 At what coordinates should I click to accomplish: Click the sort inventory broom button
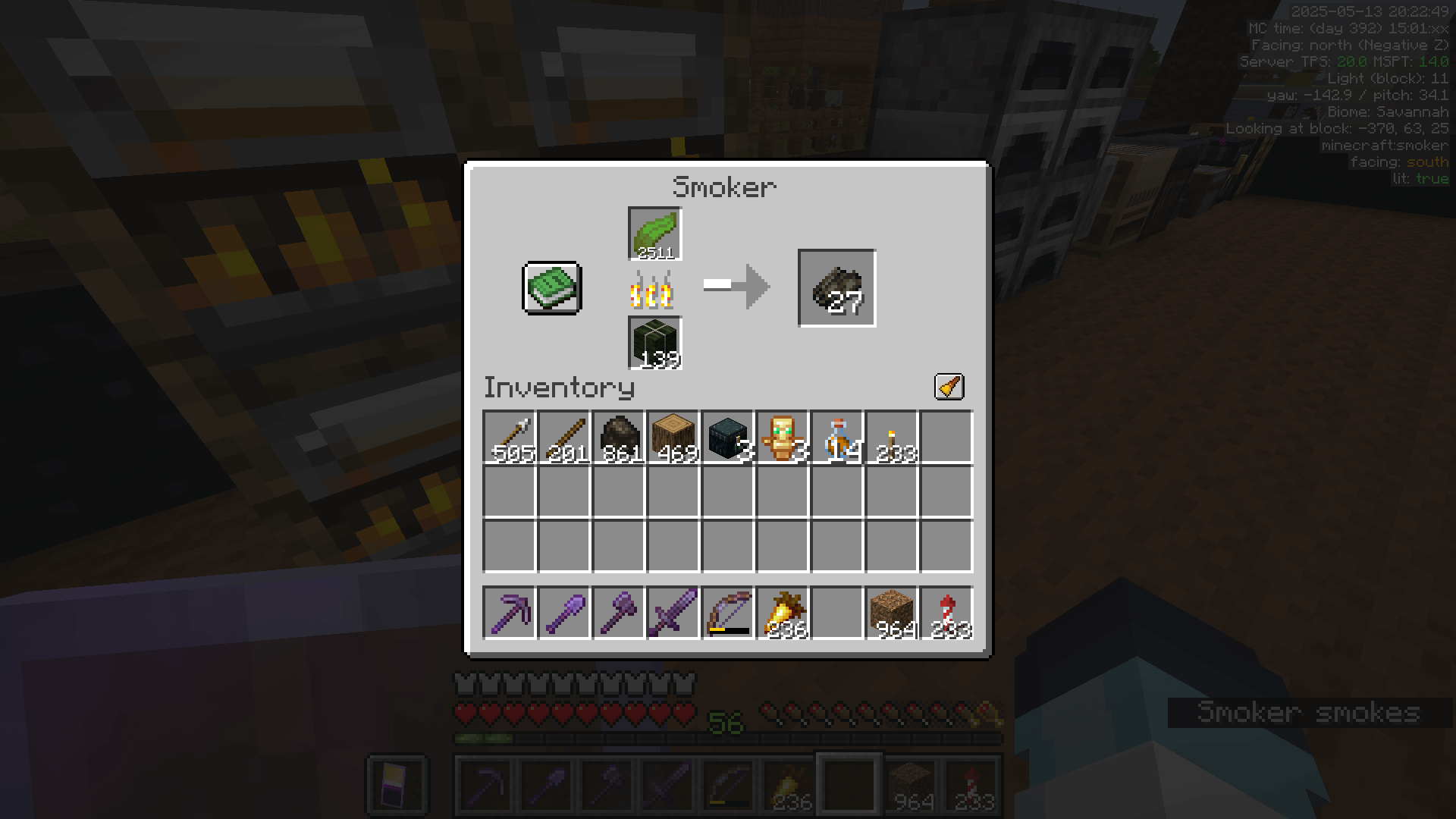tap(949, 385)
